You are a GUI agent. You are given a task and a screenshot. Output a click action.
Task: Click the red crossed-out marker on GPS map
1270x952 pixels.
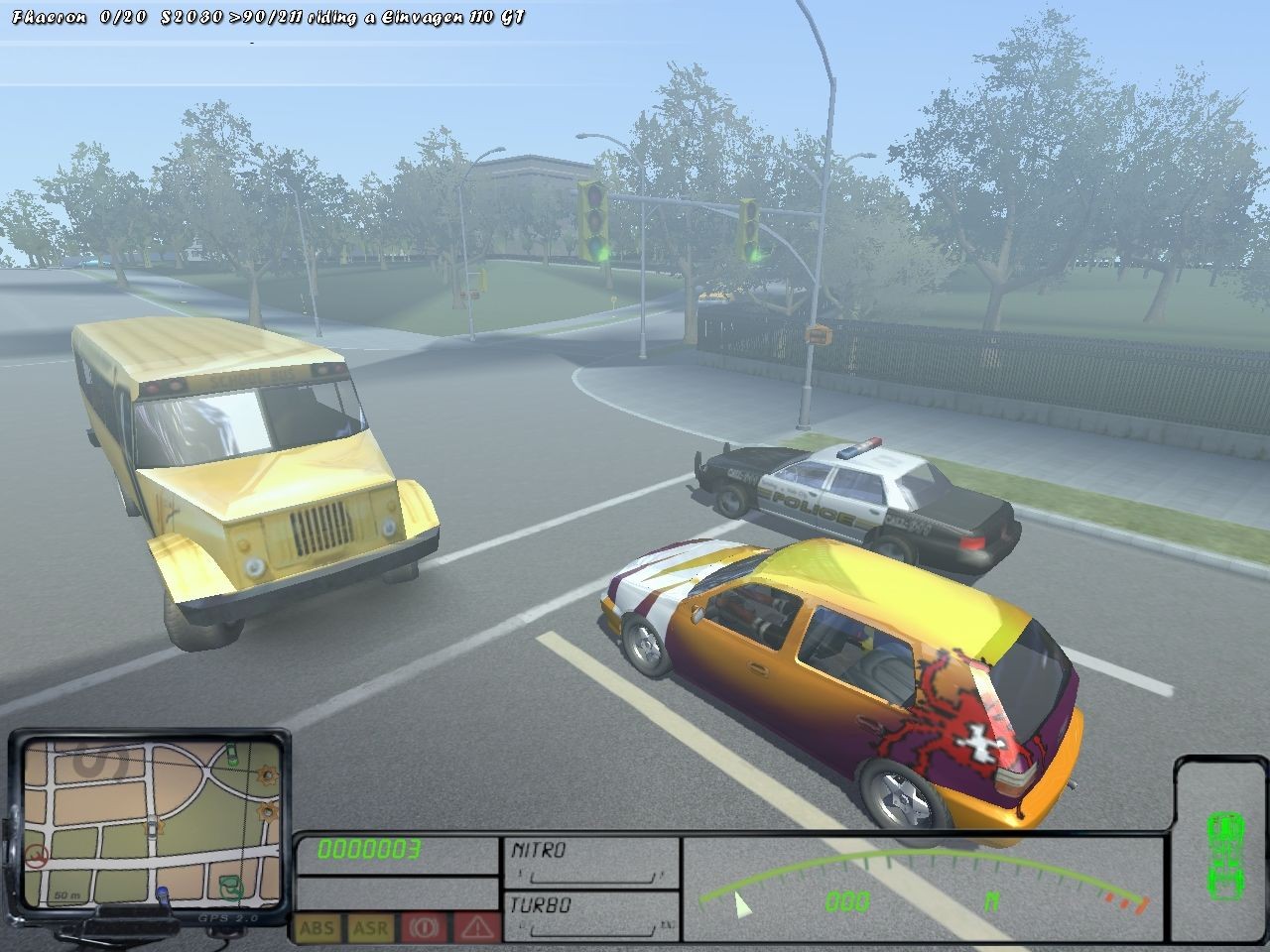[38, 855]
